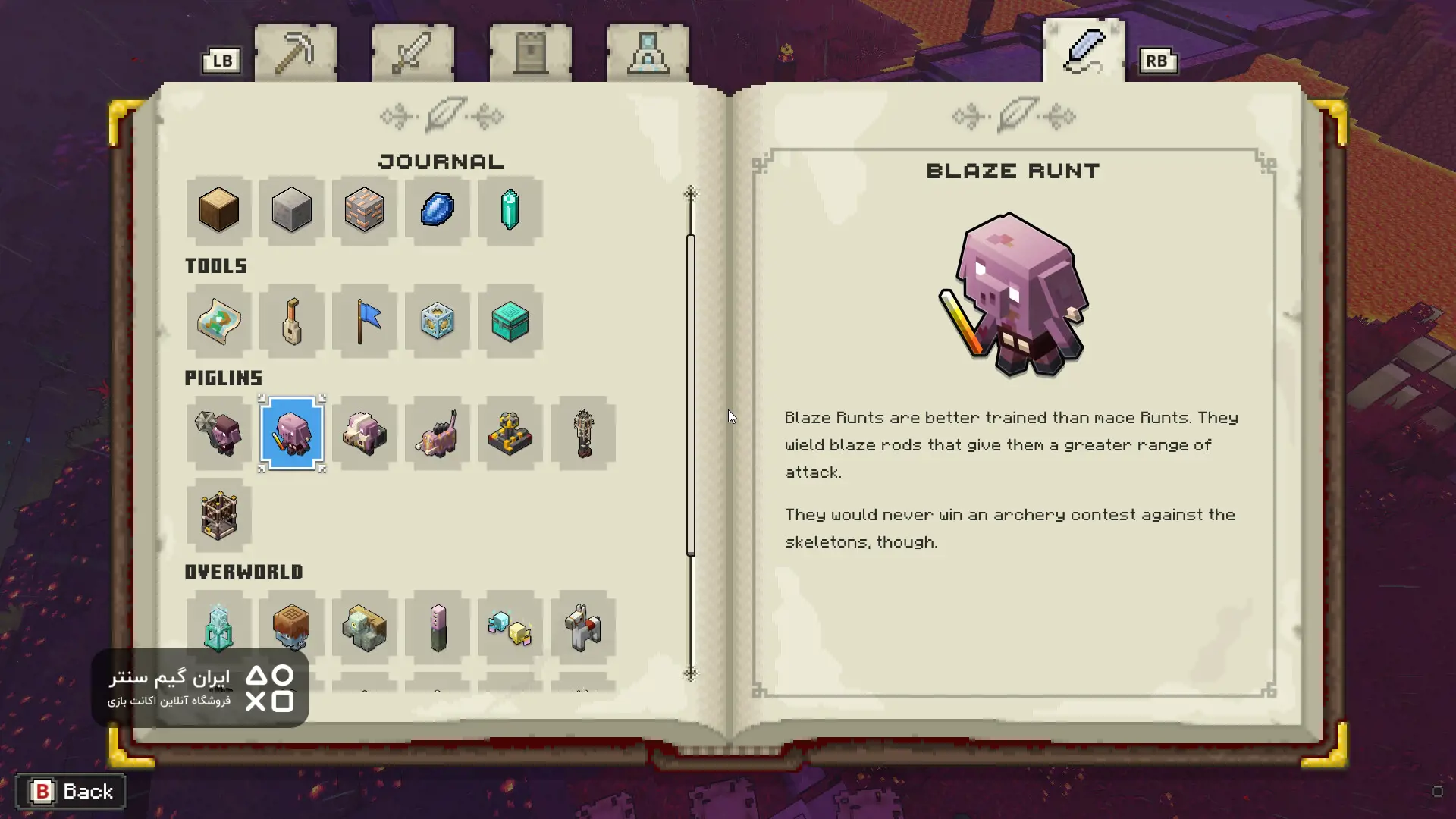Select the teal crystal entry

coord(510,210)
